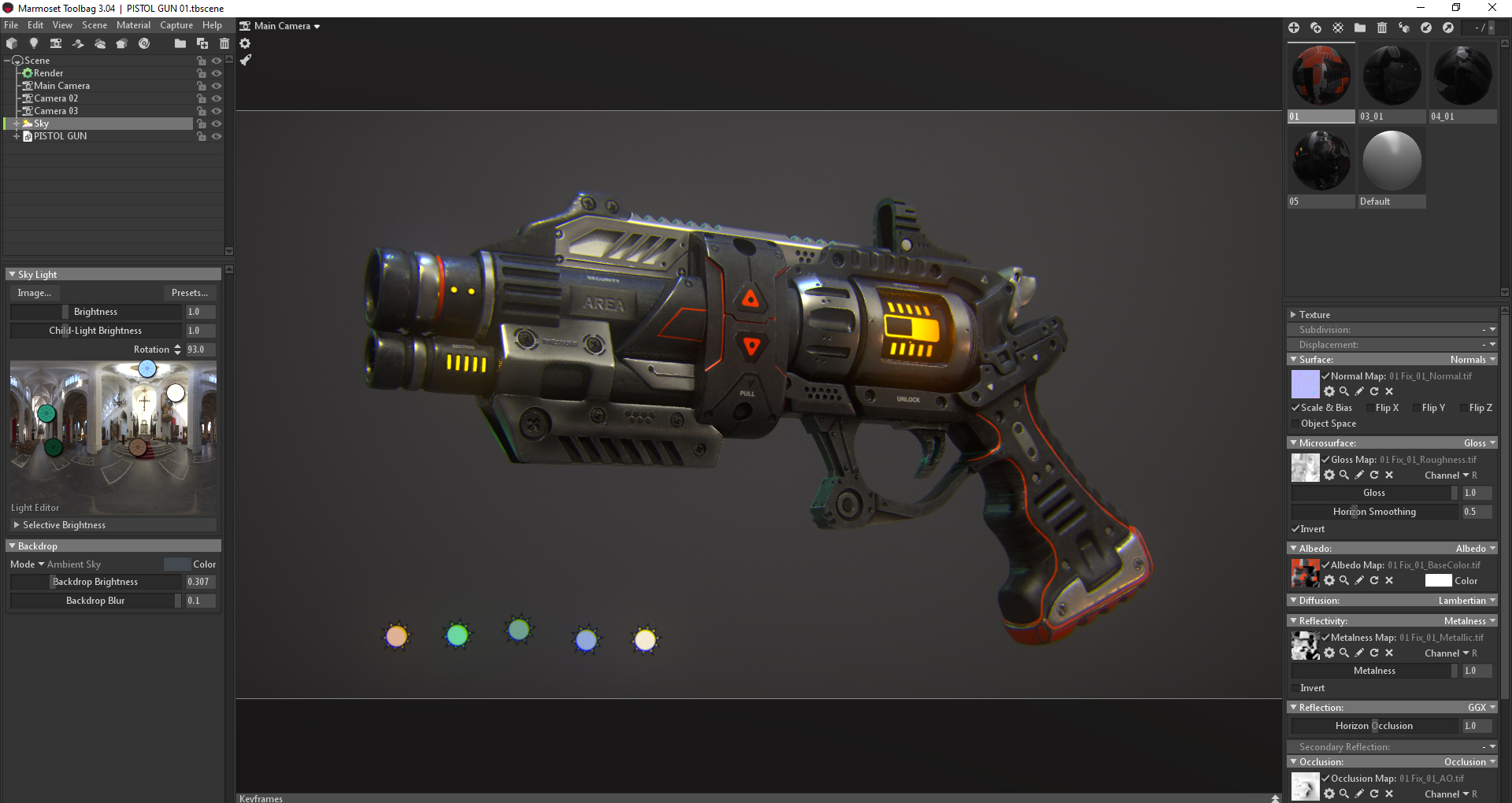Image resolution: width=1512 pixels, height=803 pixels.
Task: Select the PISTOL GUN scene item
Action: pyautogui.click(x=60, y=136)
